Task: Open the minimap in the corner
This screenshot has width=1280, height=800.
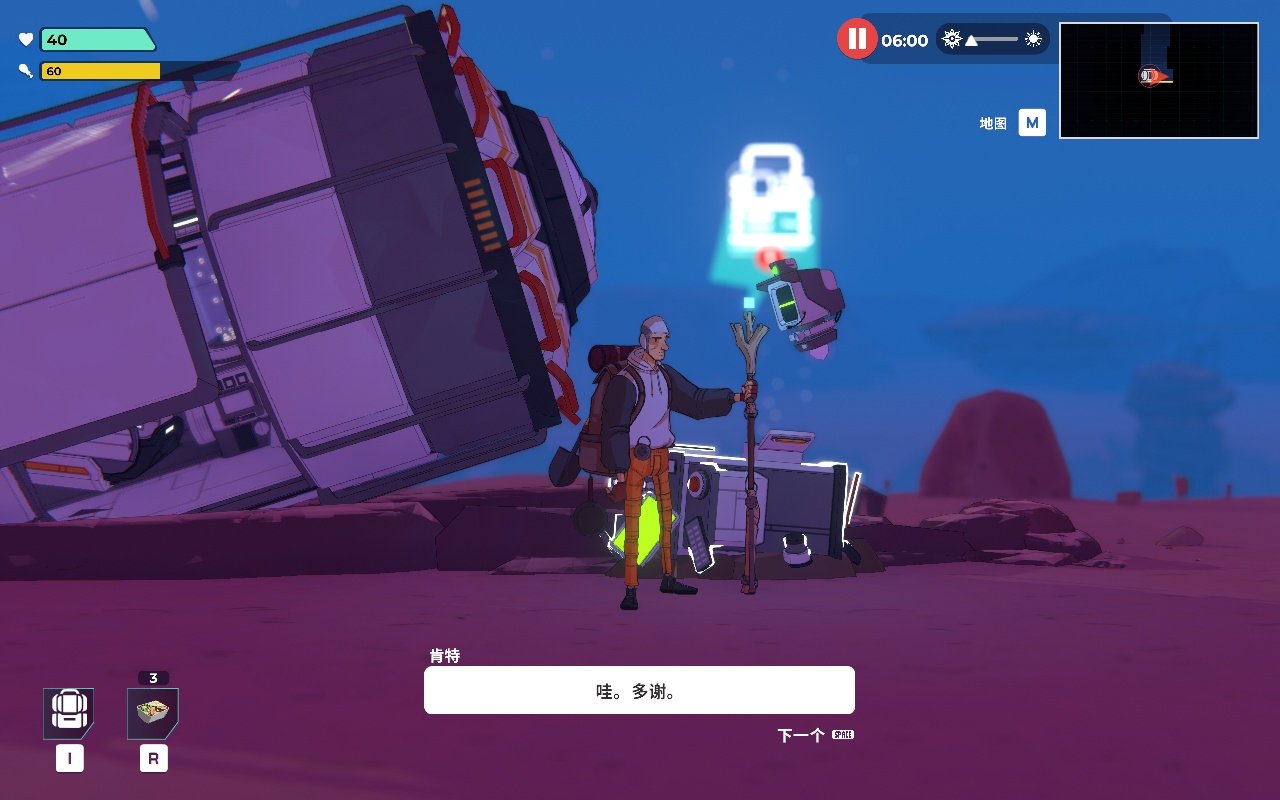Action: pyautogui.click(x=1158, y=80)
